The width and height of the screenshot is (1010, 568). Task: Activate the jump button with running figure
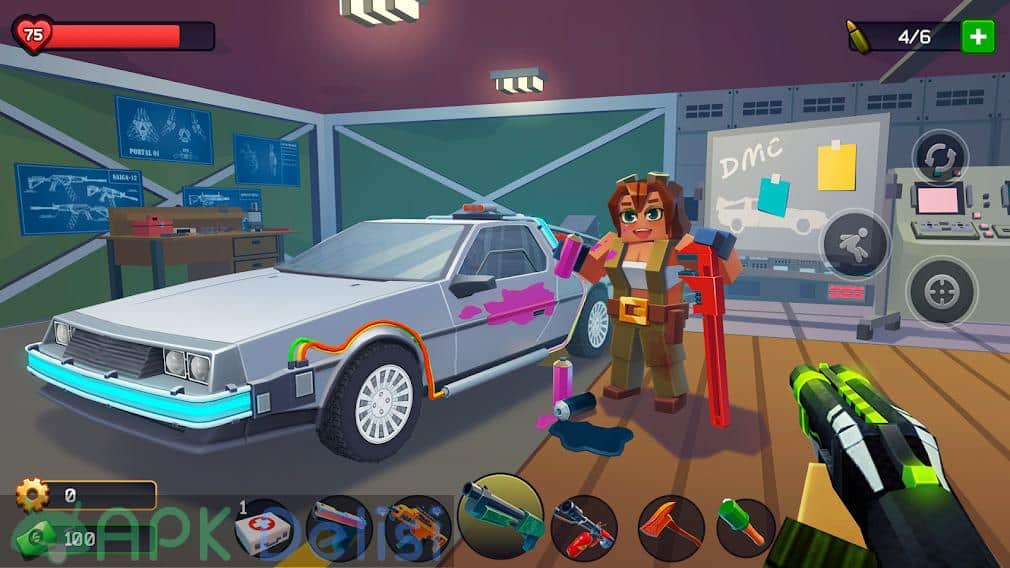click(x=855, y=243)
